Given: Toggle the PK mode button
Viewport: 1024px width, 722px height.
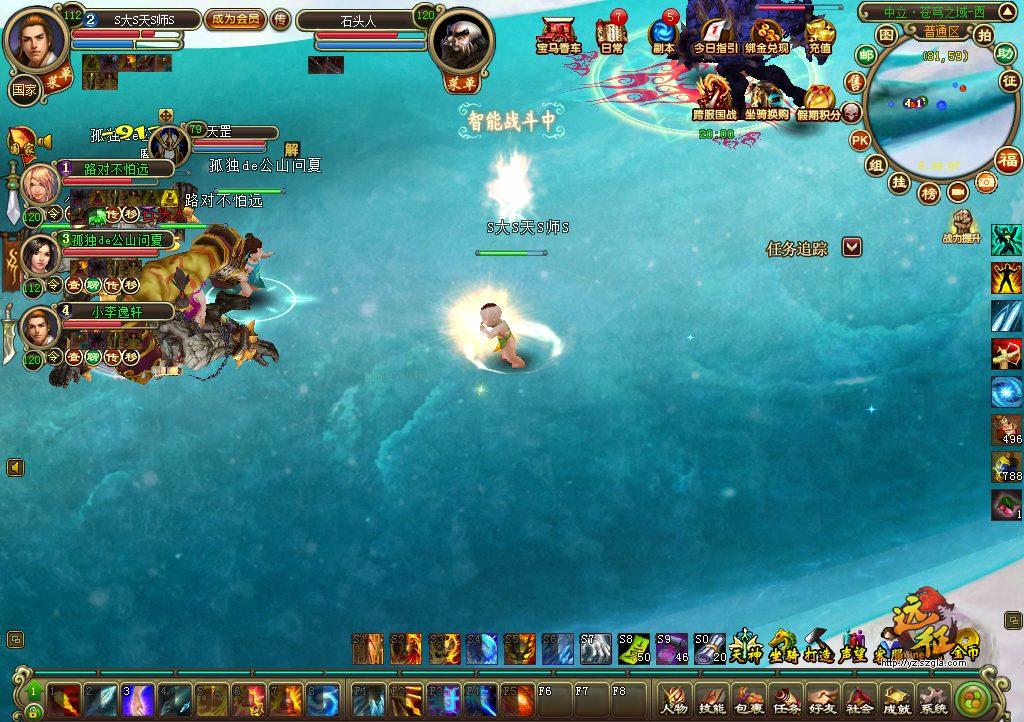Looking at the screenshot, I should coord(859,141).
